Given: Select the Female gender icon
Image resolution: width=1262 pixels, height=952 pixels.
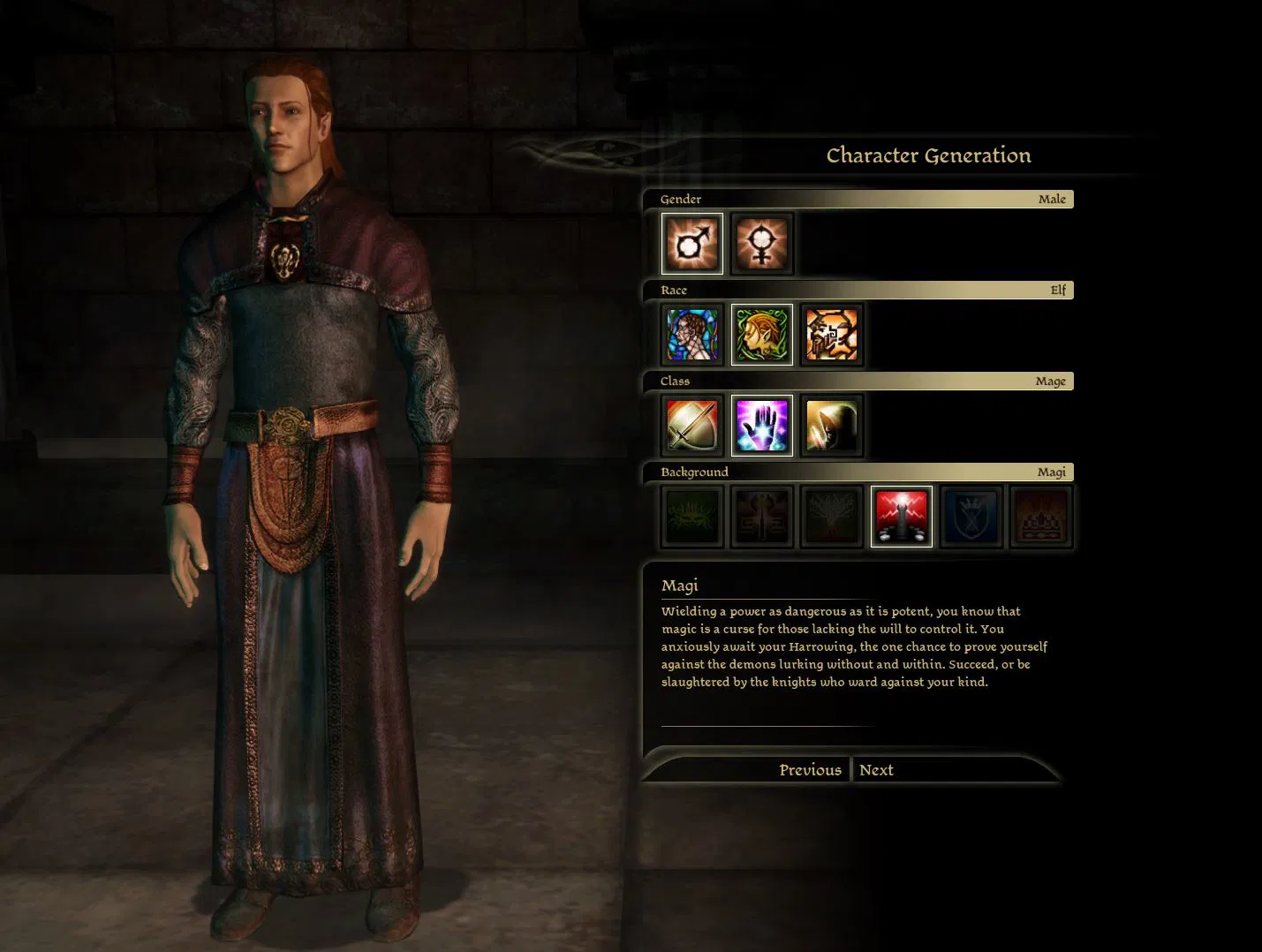Looking at the screenshot, I should point(761,243).
